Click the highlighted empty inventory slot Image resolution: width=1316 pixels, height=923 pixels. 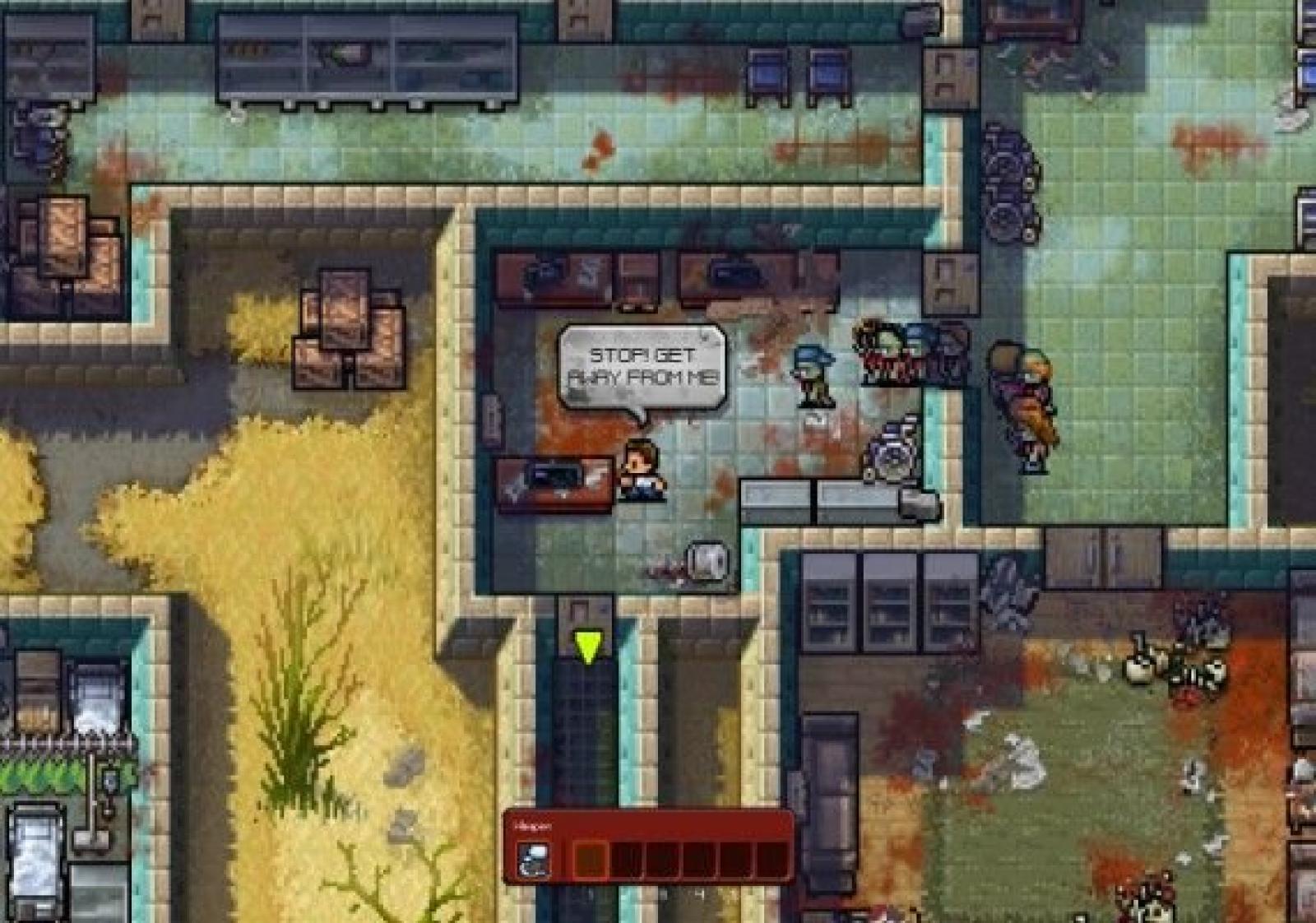[590, 860]
